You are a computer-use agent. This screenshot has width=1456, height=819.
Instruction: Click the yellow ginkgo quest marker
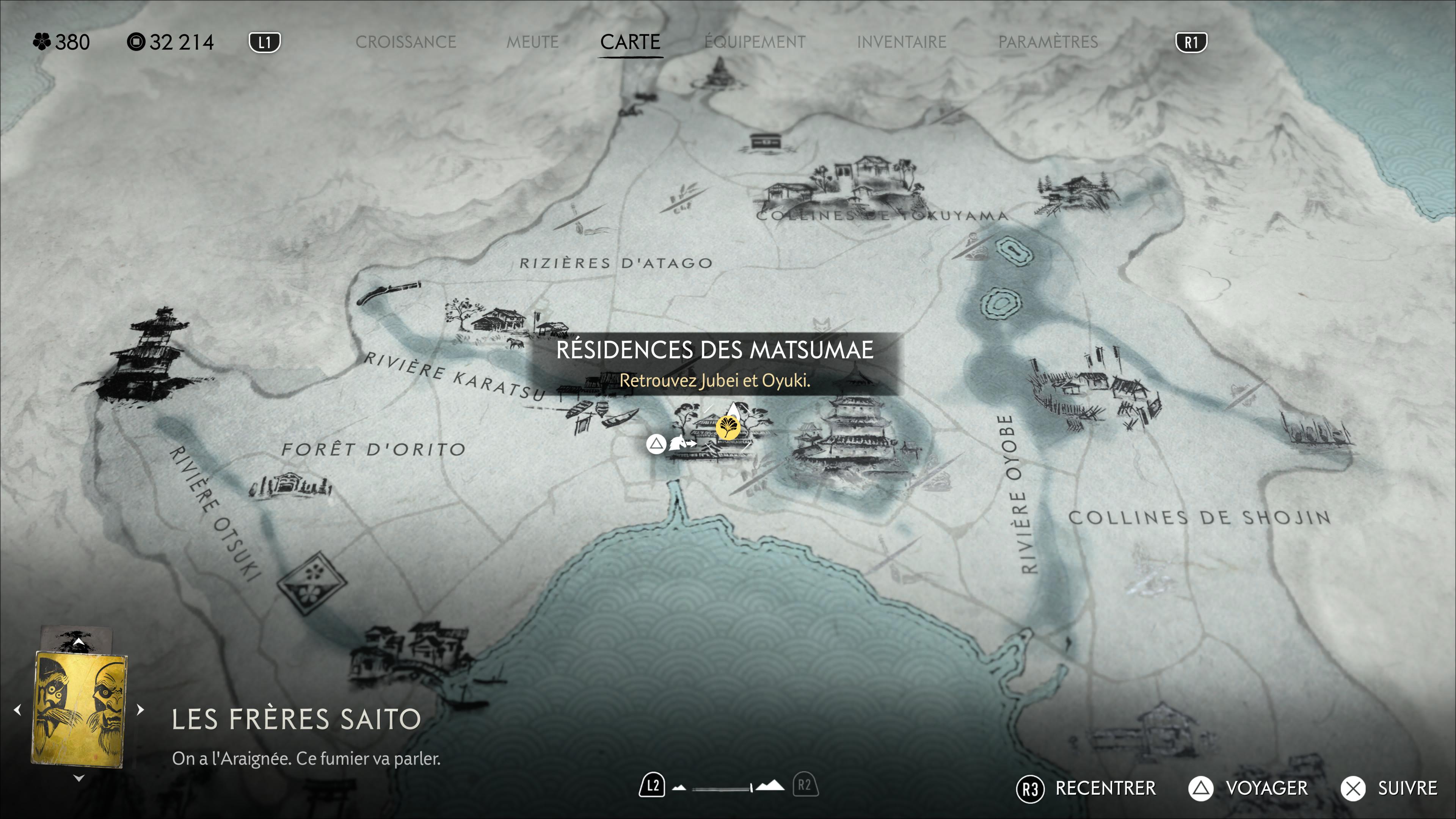click(x=728, y=427)
